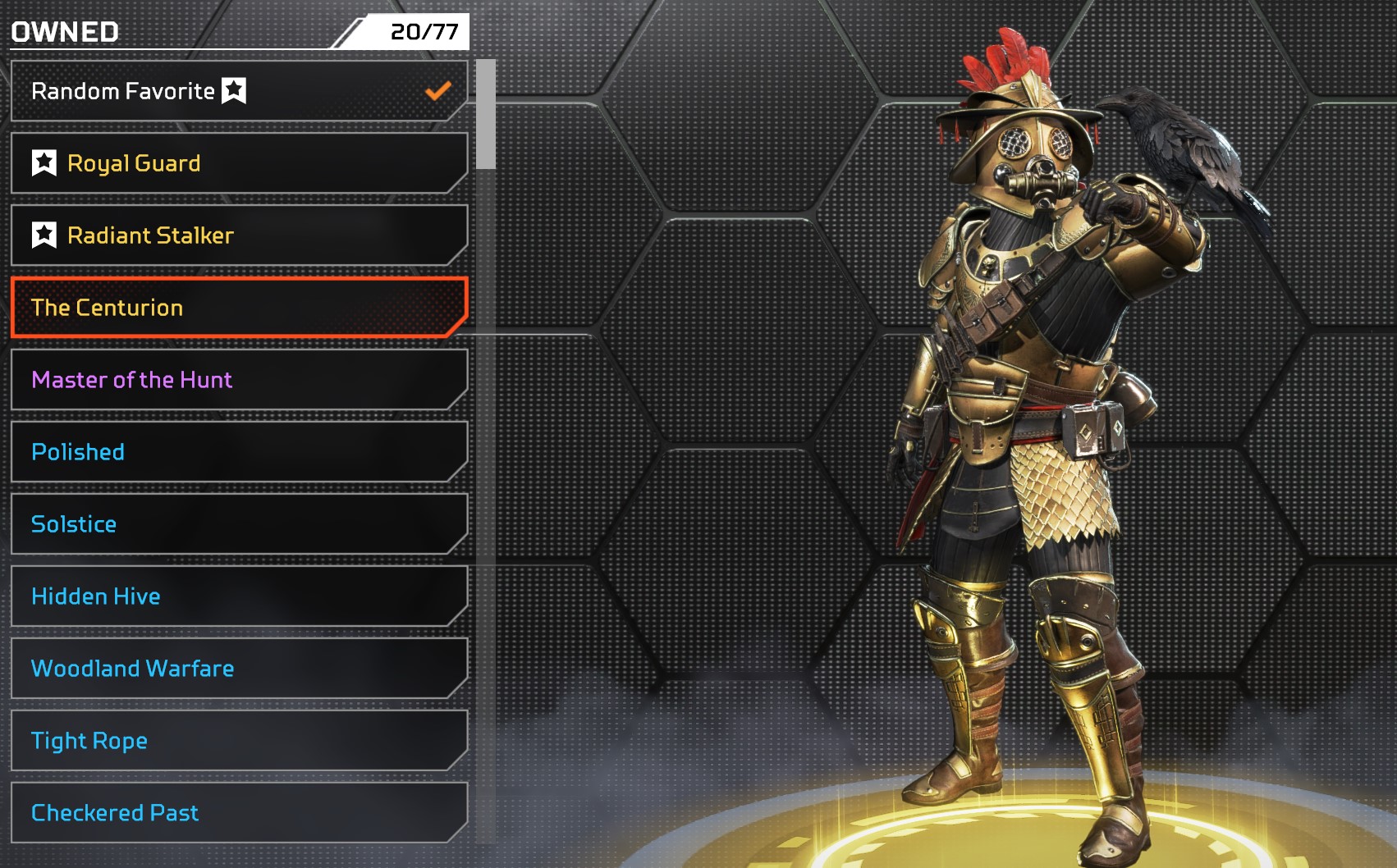Click the skin list scrollbar handle
This screenshot has width=1397, height=868.
pos(486,114)
